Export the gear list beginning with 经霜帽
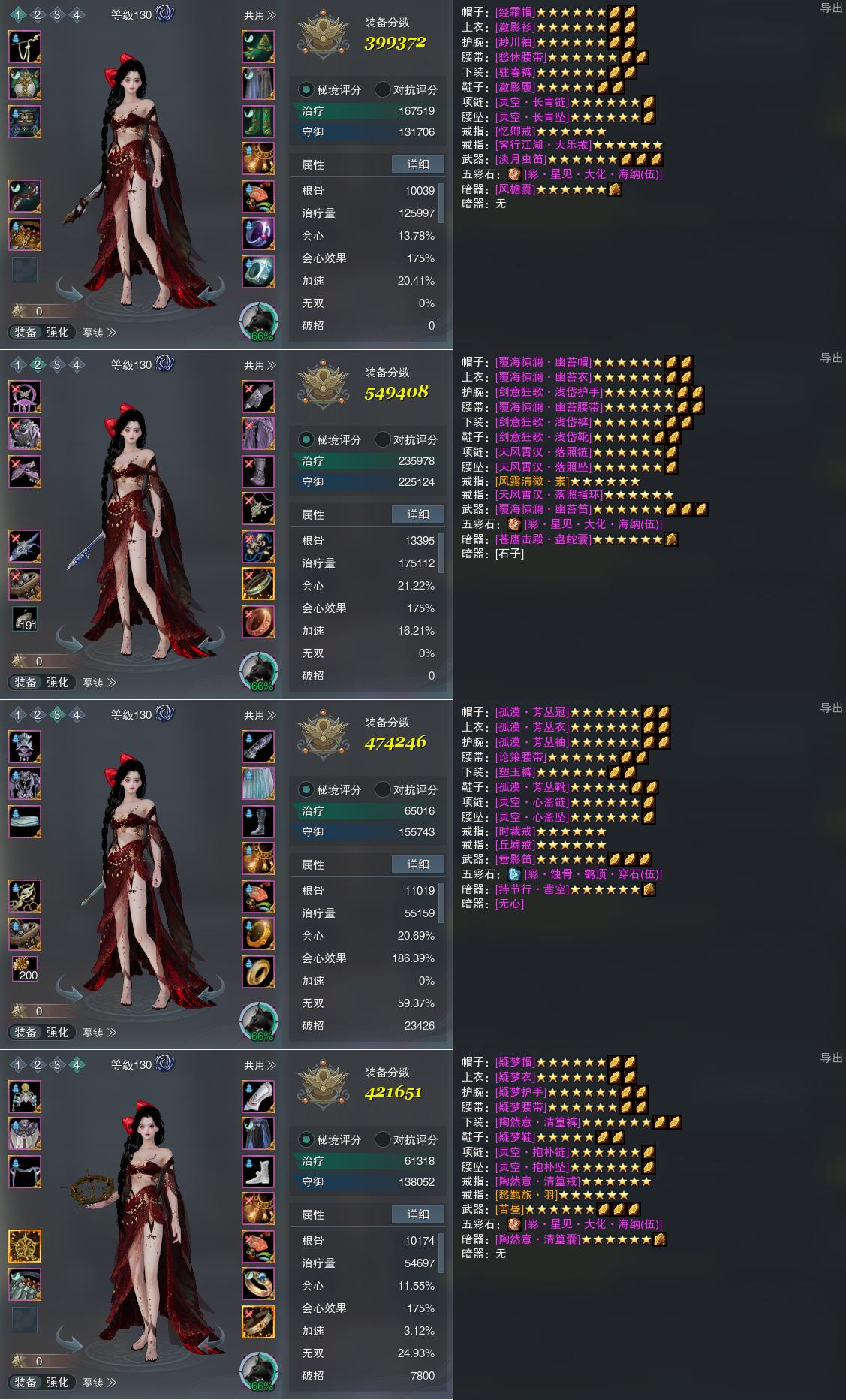The height and width of the screenshot is (1400, 846). (x=831, y=8)
